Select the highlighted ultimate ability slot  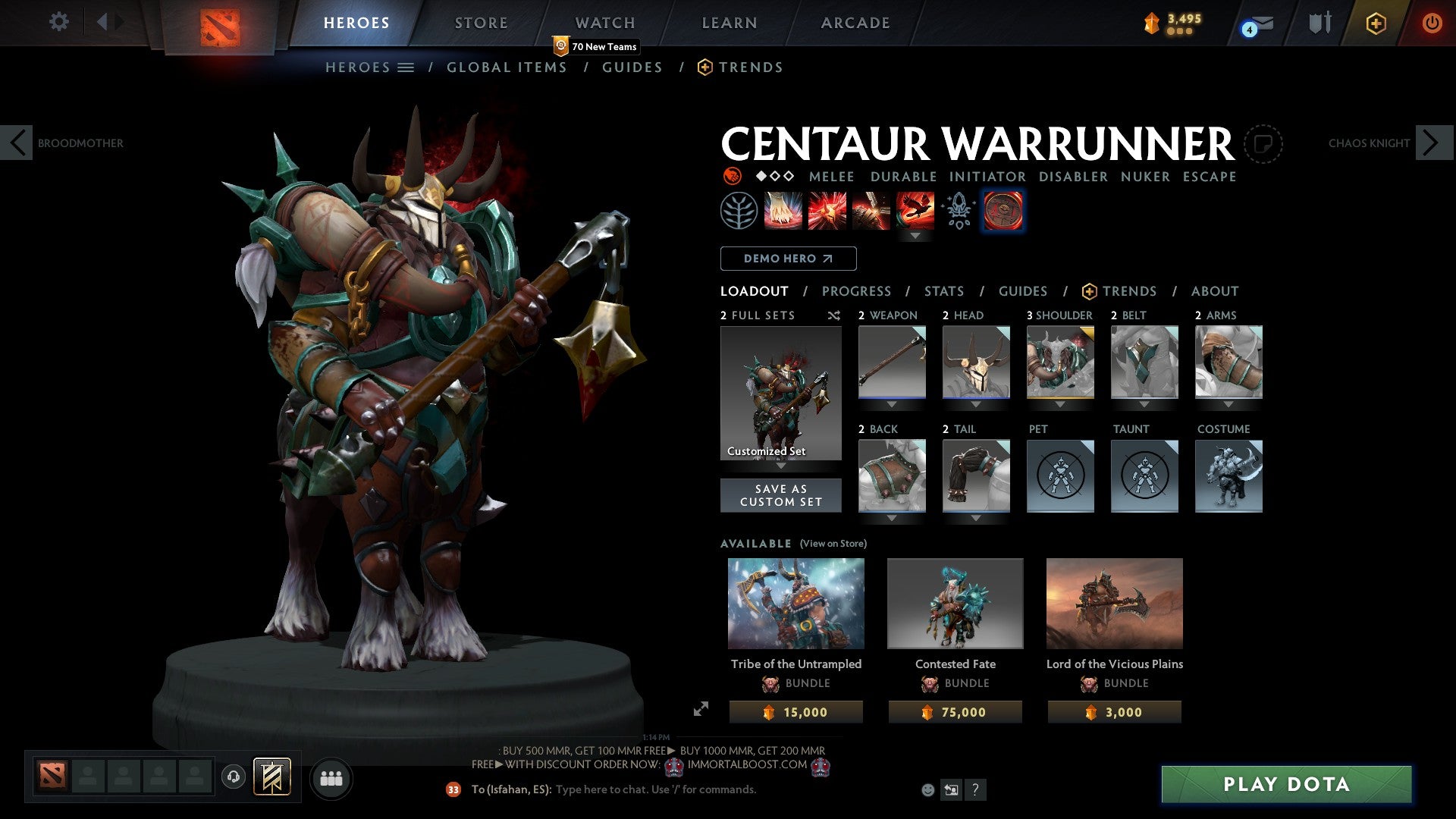point(1003,210)
